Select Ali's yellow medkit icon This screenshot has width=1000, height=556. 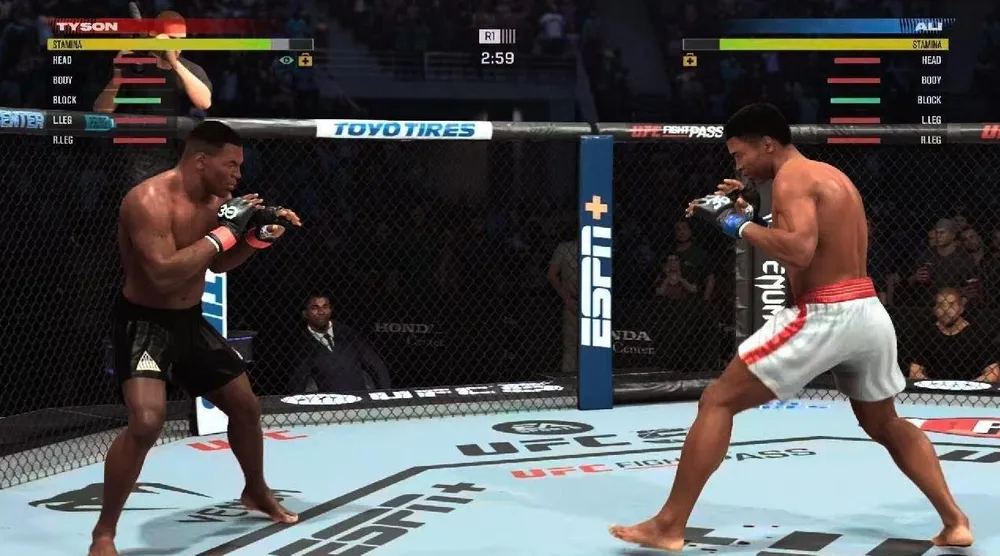tap(689, 60)
